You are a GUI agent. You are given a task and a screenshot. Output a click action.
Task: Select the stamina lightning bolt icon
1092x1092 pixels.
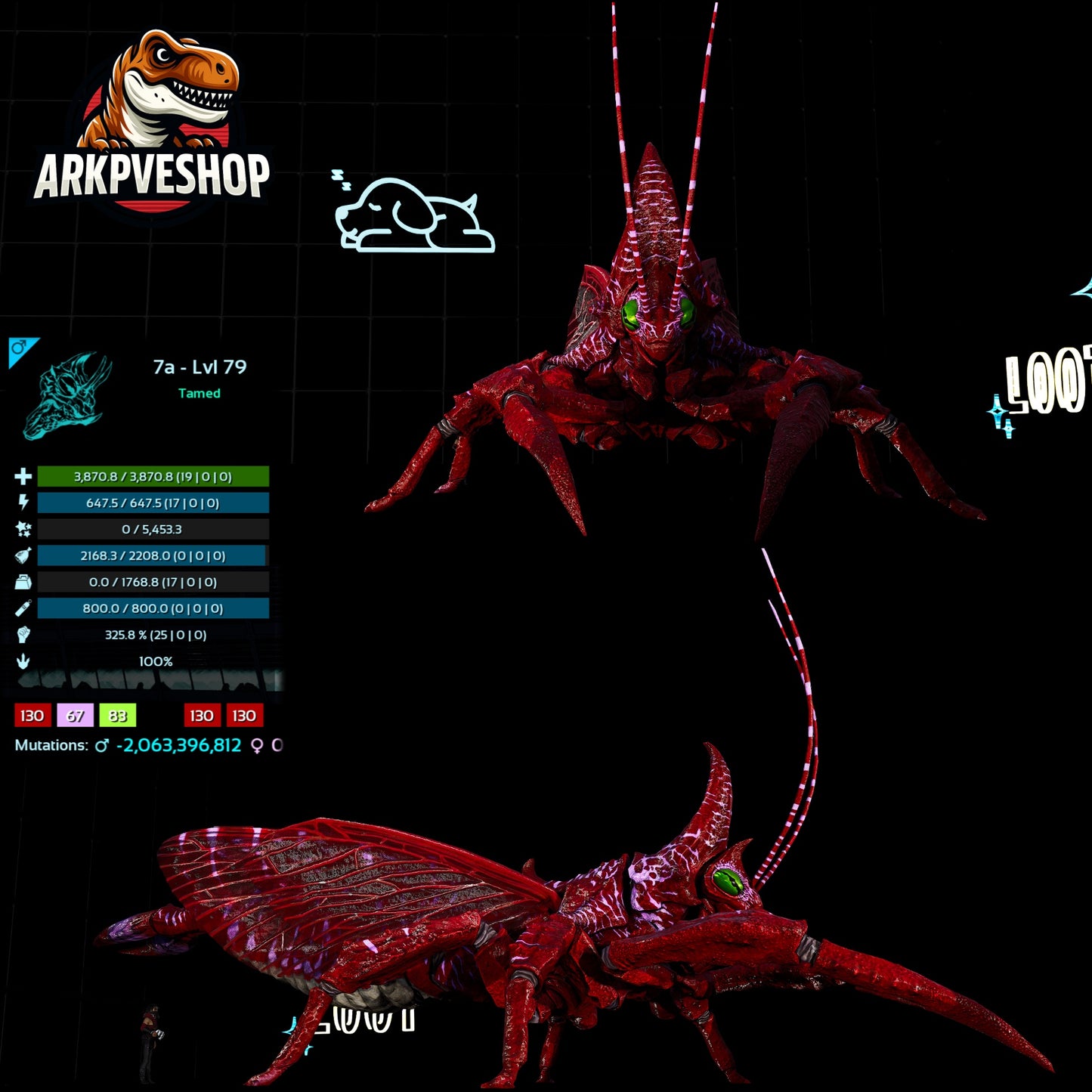click(23, 503)
